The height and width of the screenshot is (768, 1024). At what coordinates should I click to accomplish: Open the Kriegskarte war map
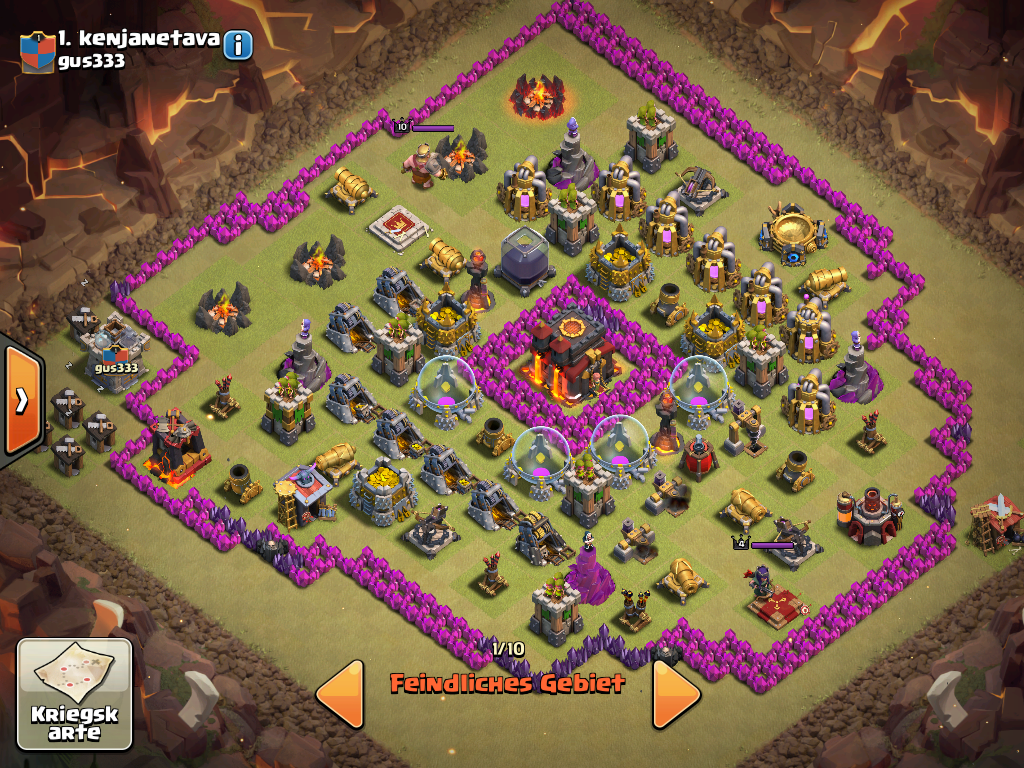tap(75, 694)
